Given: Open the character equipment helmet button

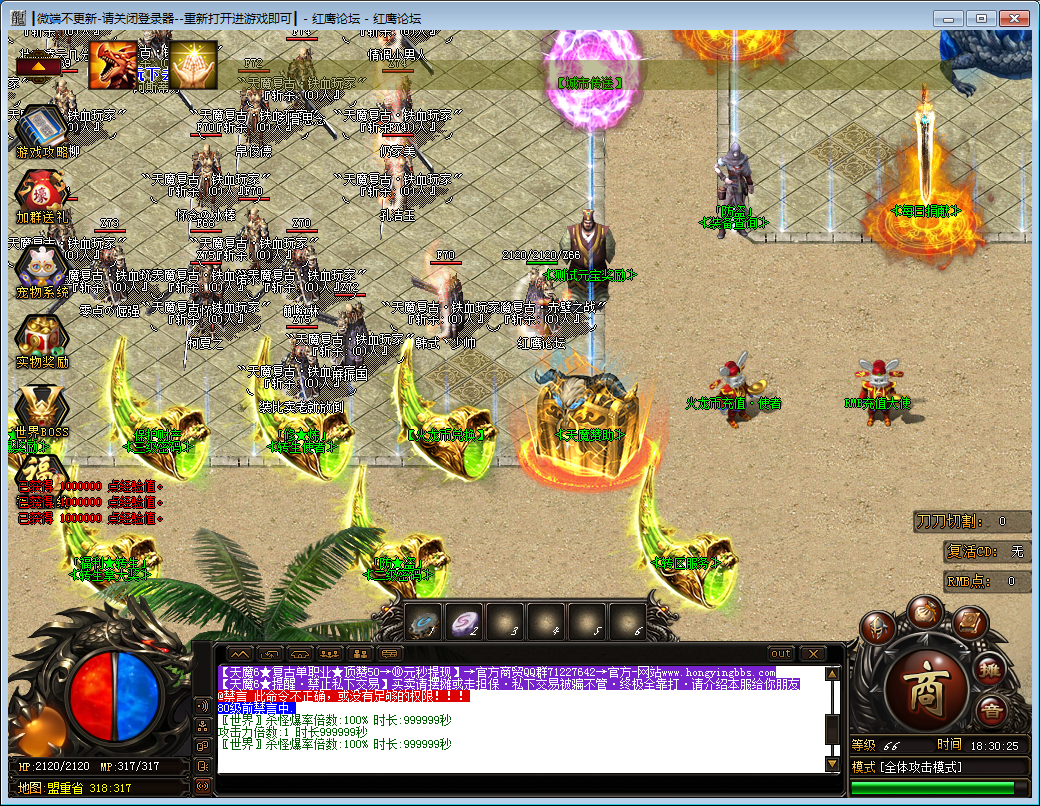Looking at the screenshot, I should (x=878, y=627).
